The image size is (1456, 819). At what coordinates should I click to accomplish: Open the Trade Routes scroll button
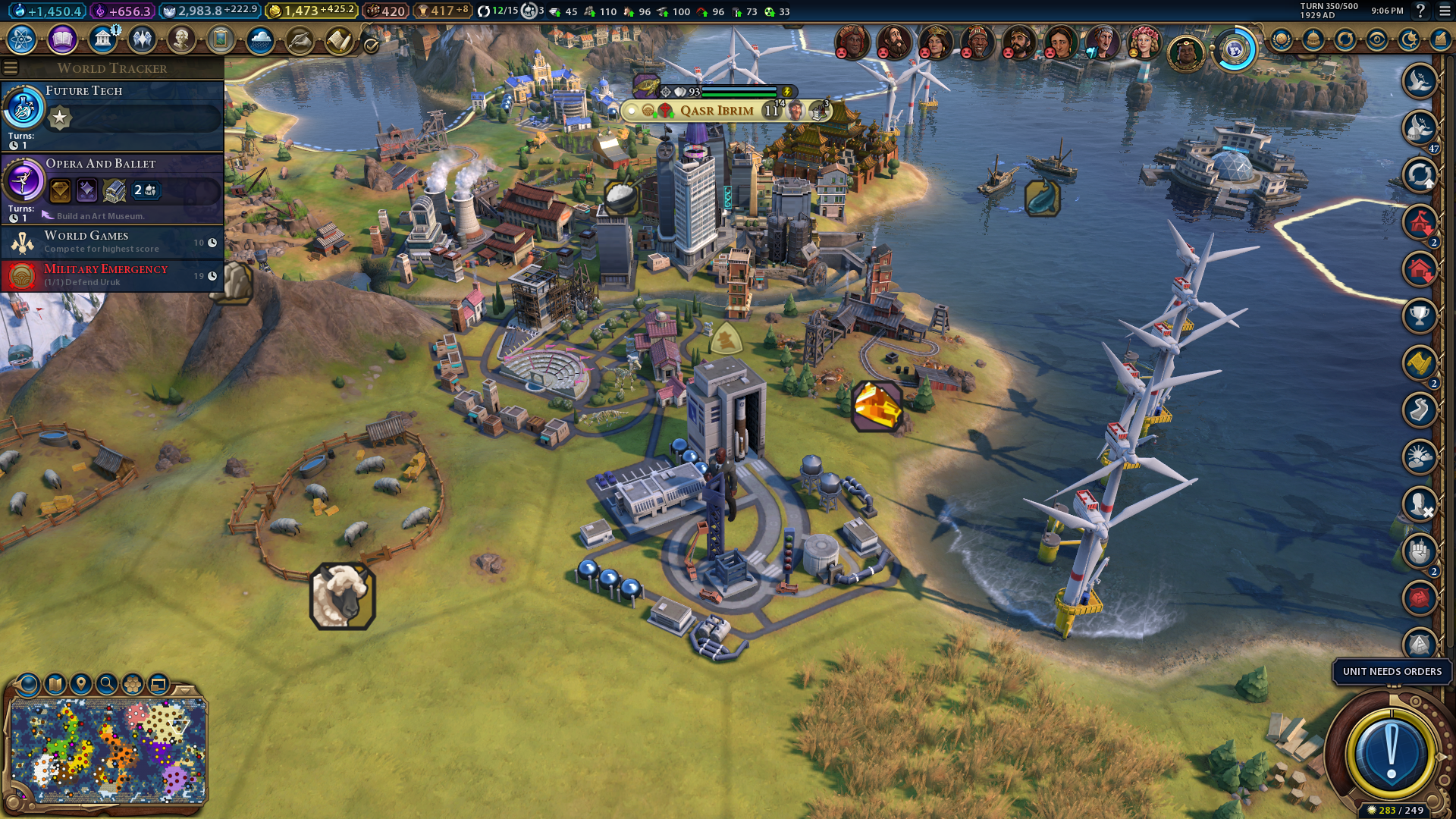339,39
